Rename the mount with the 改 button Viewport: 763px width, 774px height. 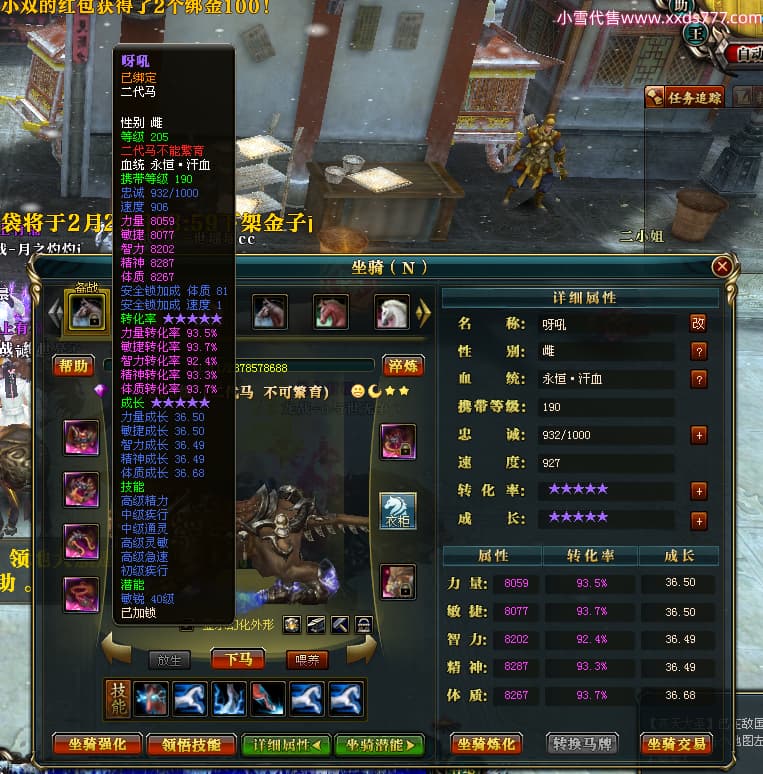click(698, 323)
